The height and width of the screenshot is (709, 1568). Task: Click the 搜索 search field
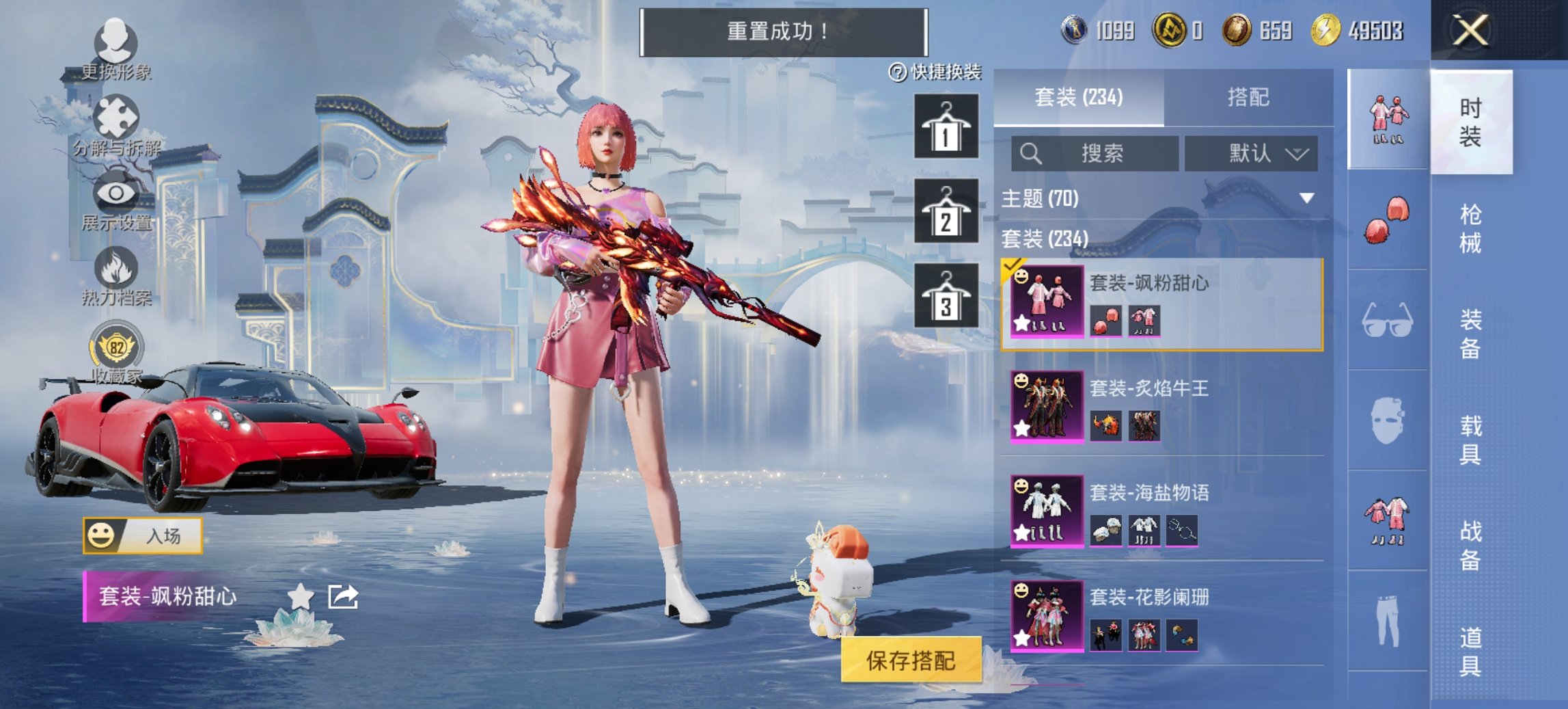pos(1100,154)
